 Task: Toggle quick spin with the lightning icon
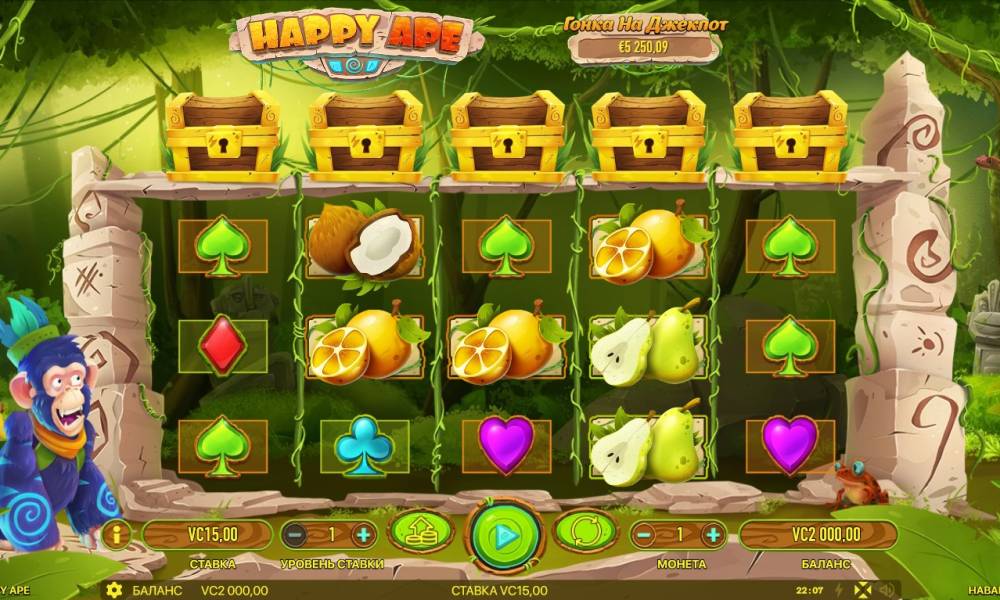point(838,589)
